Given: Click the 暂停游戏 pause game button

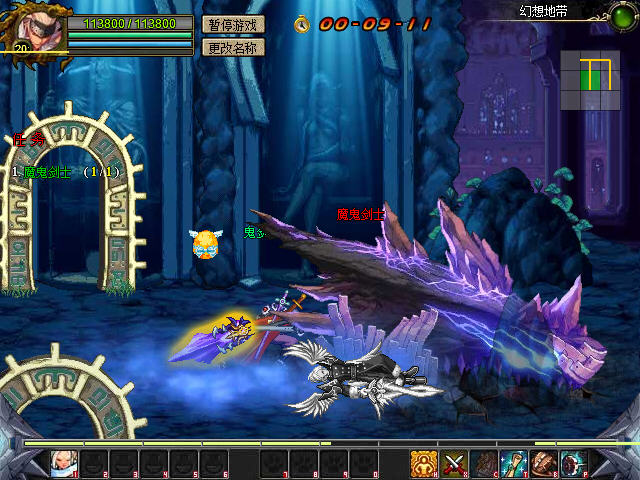Looking at the screenshot, I should (233, 24).
